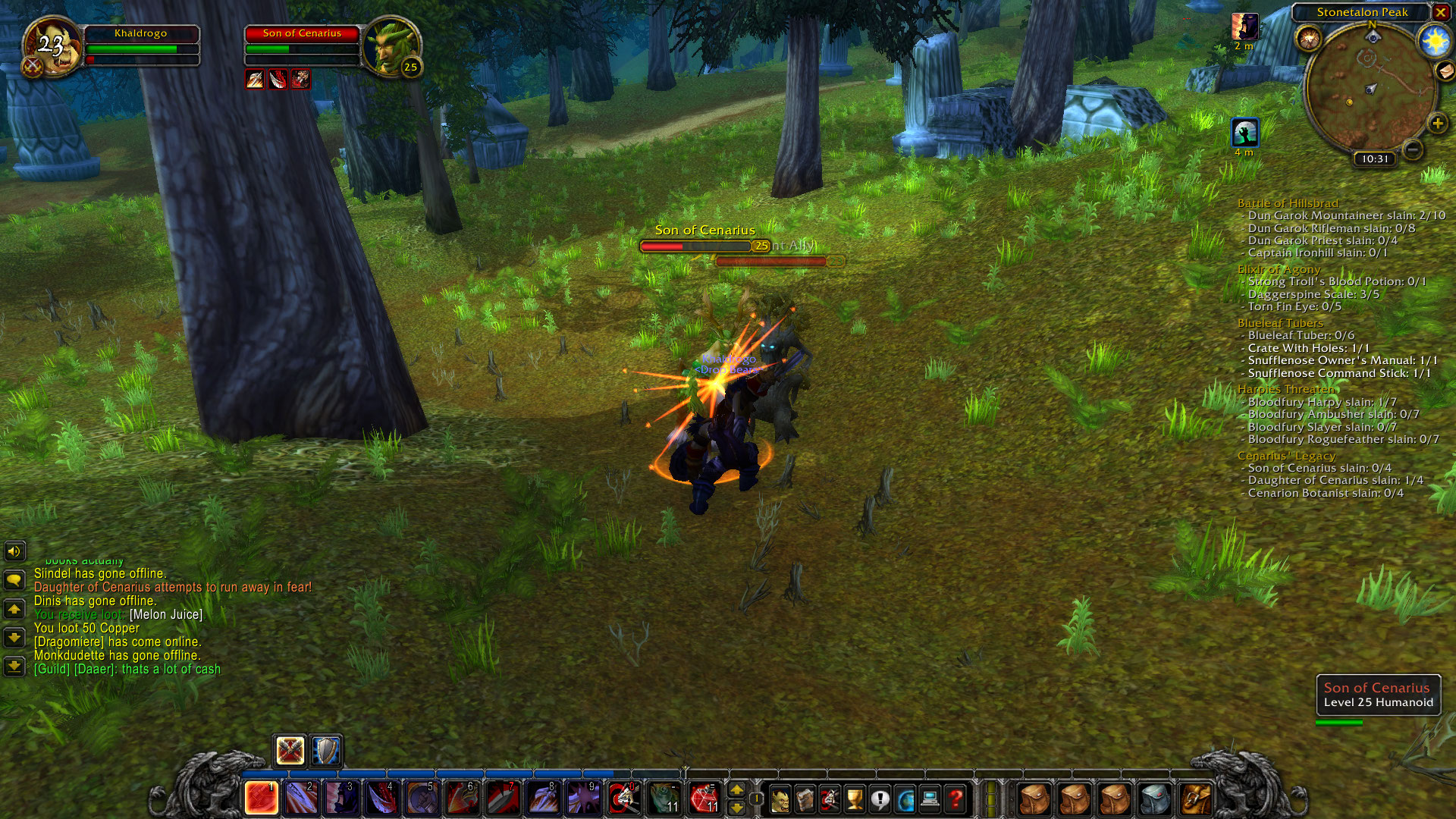Open the Game Menu computer icon
Image resolution: width=1456 pixels, height=819 pixels.
[930, 800]
